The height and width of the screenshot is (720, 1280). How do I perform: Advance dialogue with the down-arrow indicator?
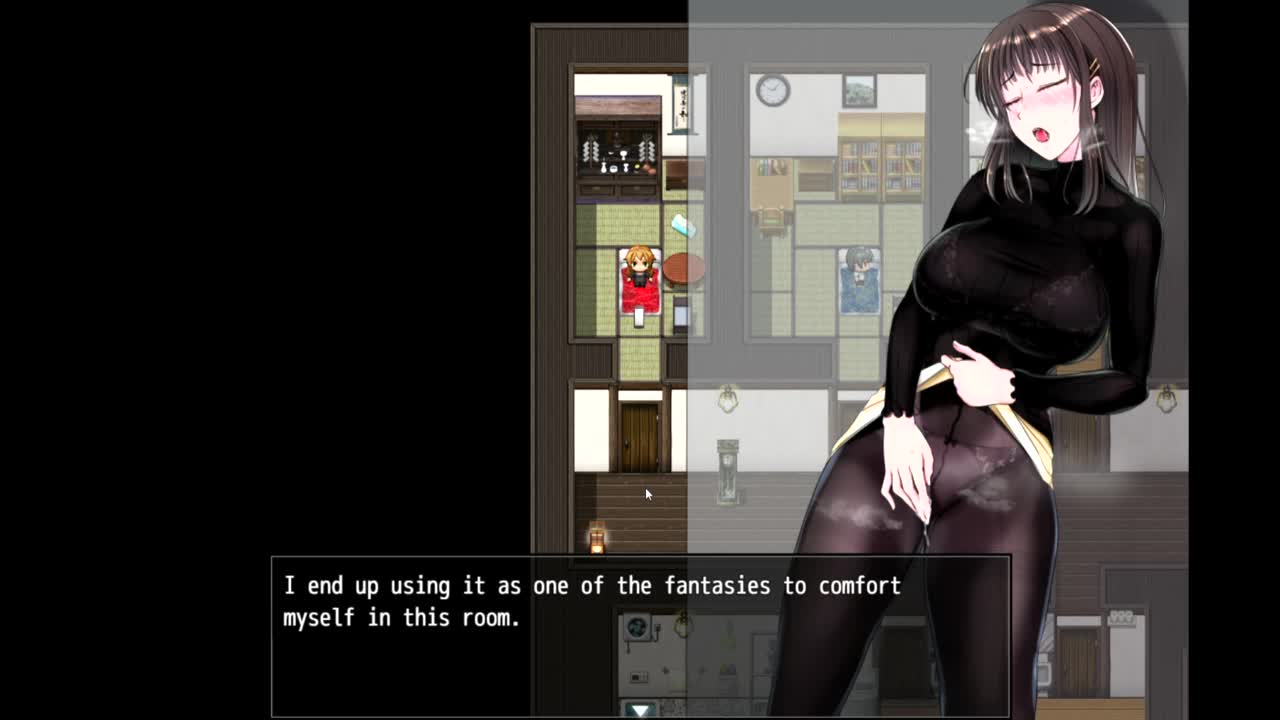tap(640, 709)
